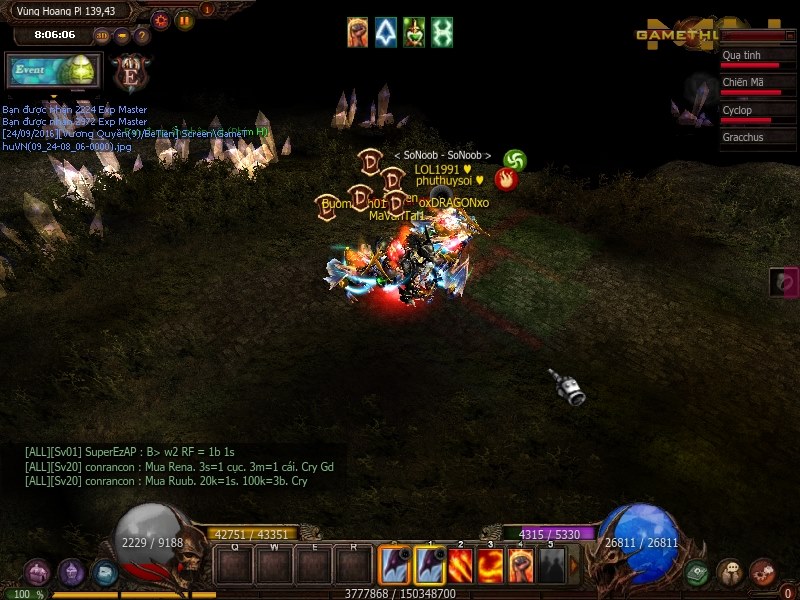Open the chat speech bubbles button
Viewport: 800px width, 600px height.
coord(730,572)
